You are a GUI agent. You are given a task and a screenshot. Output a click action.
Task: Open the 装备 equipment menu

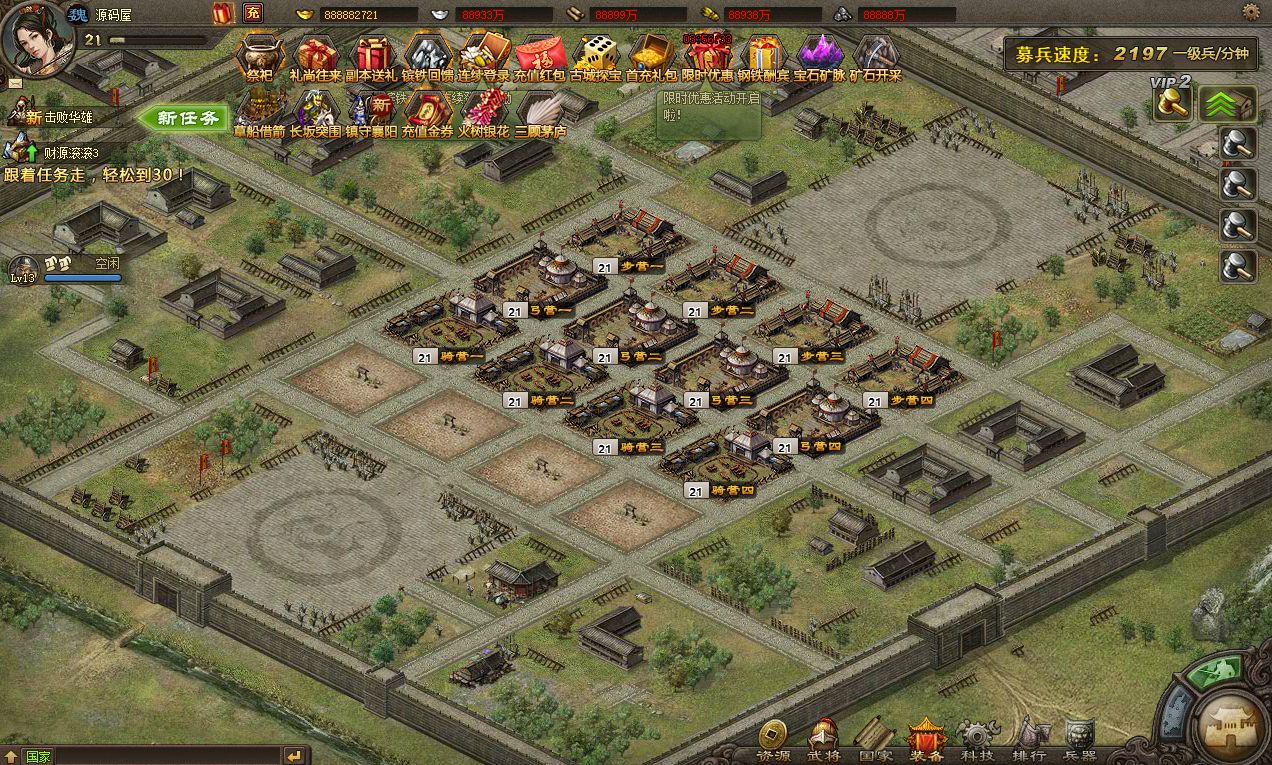[x=927, y=740]
